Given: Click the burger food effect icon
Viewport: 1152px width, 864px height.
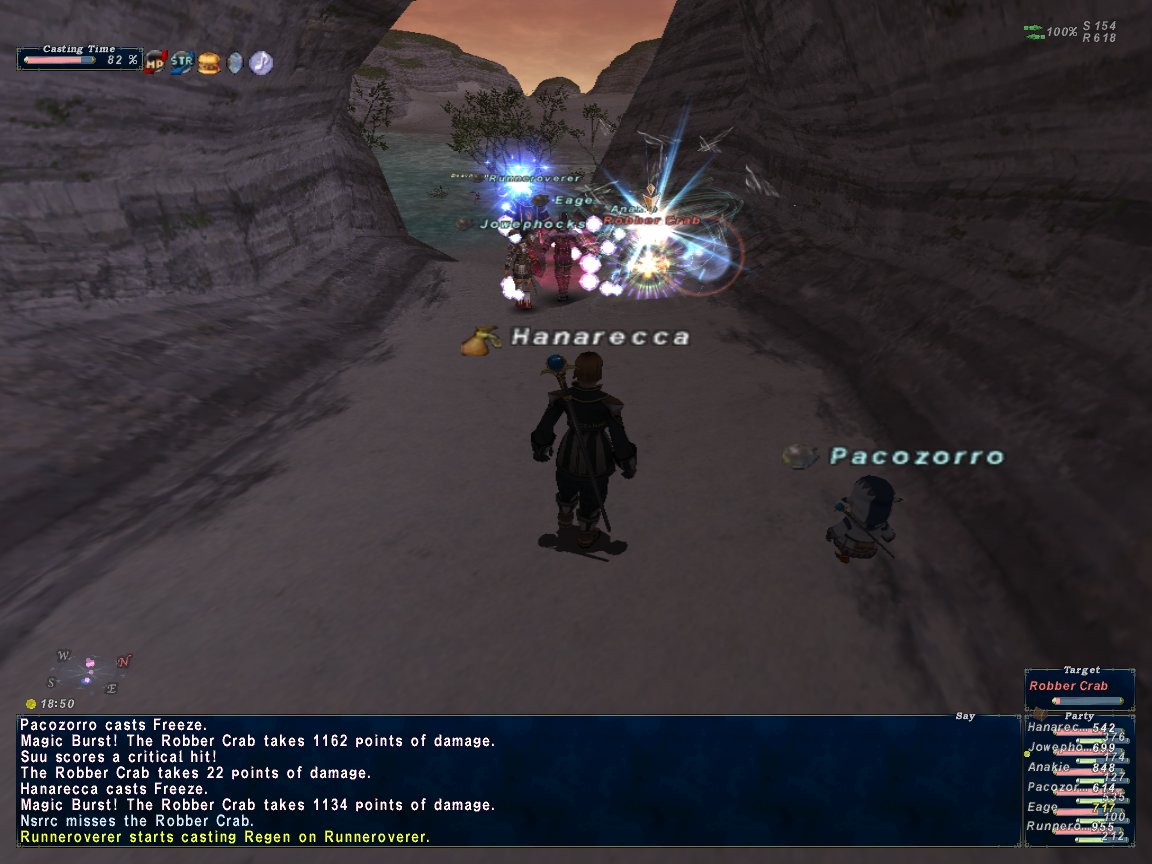Looking at the screenshot, I should click(208, 62).
